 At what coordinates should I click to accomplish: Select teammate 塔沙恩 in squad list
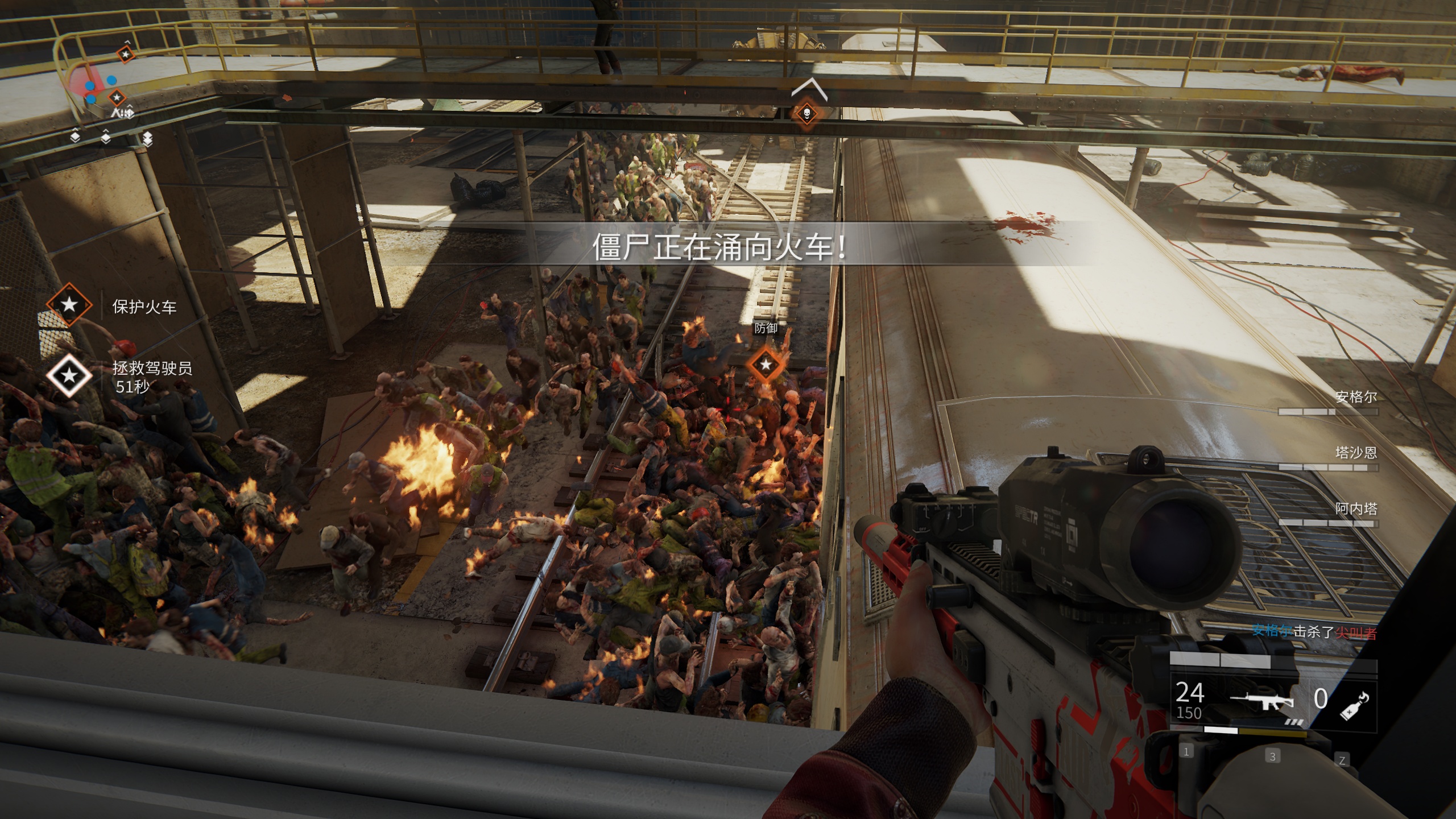pos(1356,453)
